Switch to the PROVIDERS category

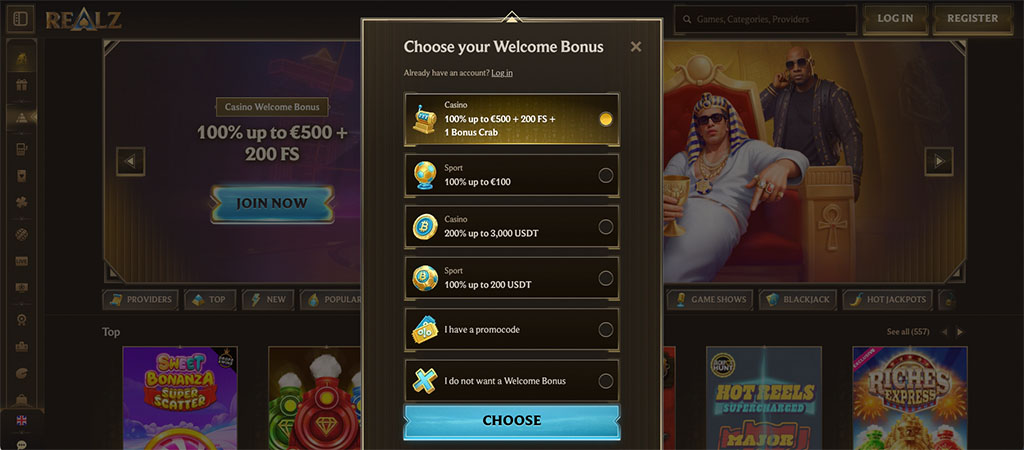[x=140, y=299]
